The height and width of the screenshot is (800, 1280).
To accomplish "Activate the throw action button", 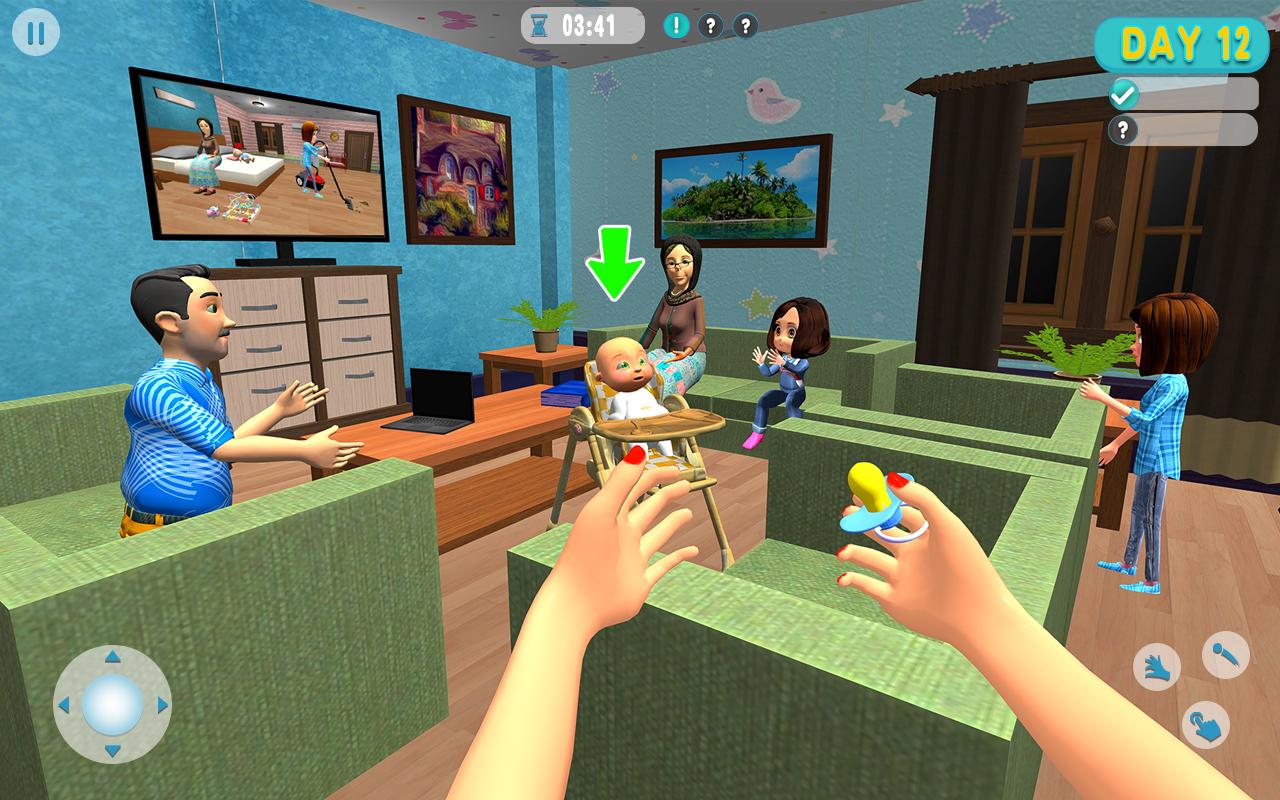I will [1225, 655].
